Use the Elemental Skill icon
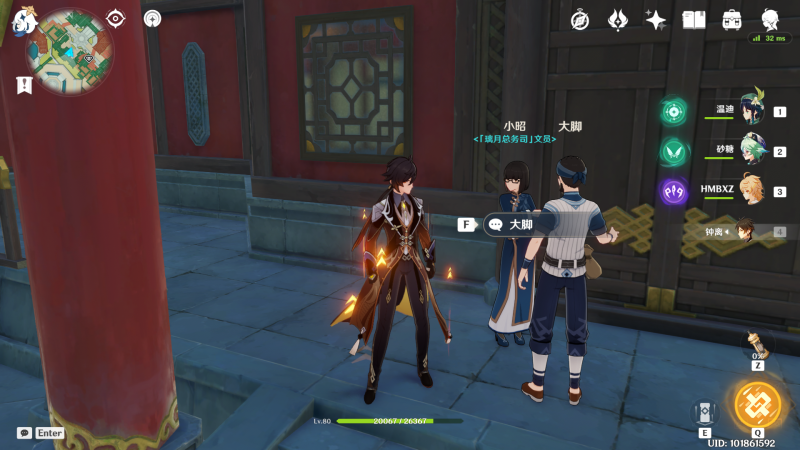This screenshot has width=800, height=450. 705,412
